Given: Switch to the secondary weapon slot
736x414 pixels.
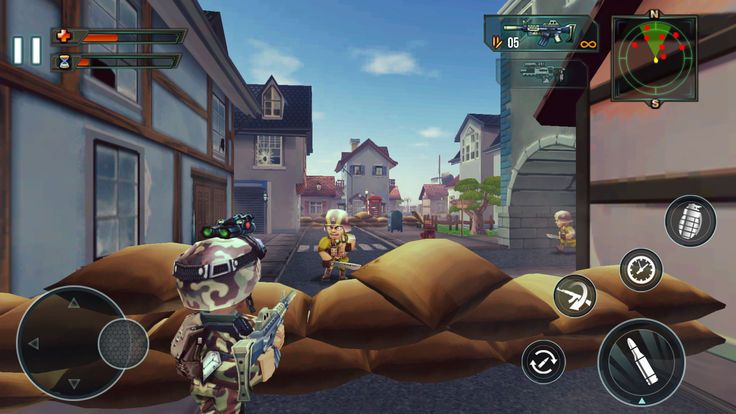Looking at the screenshot, I should coord(541,72).
